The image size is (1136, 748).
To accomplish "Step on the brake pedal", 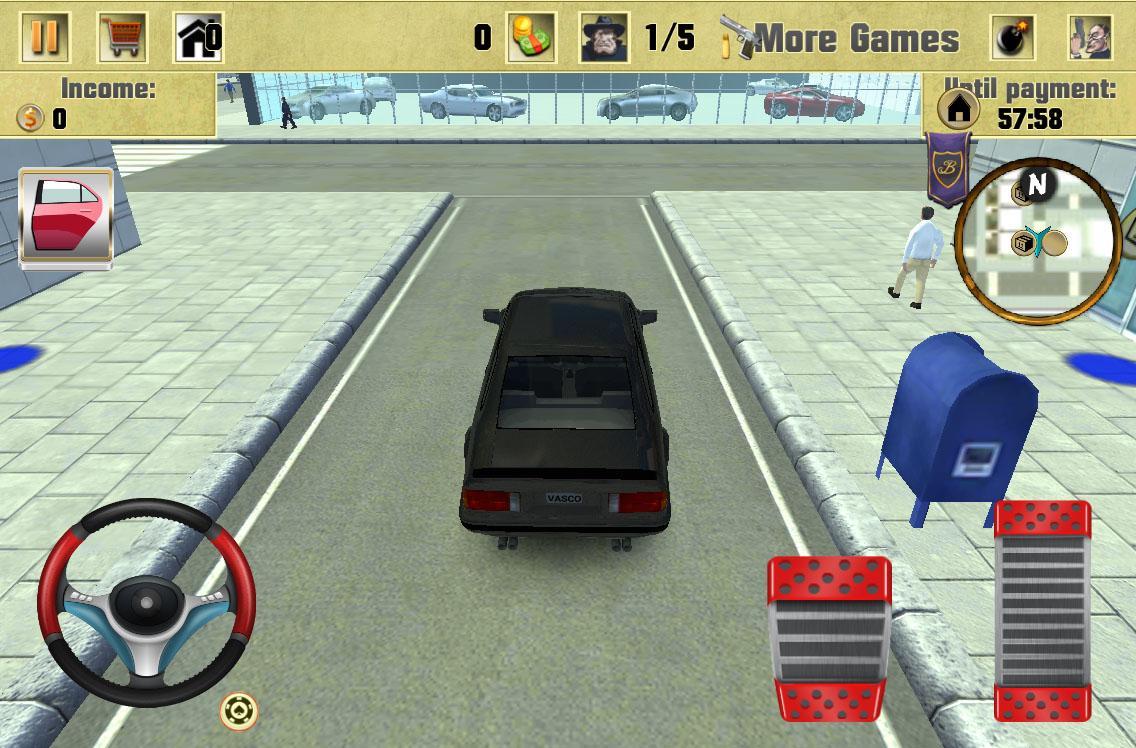I will pyautogui.click(x=829, y=637).
